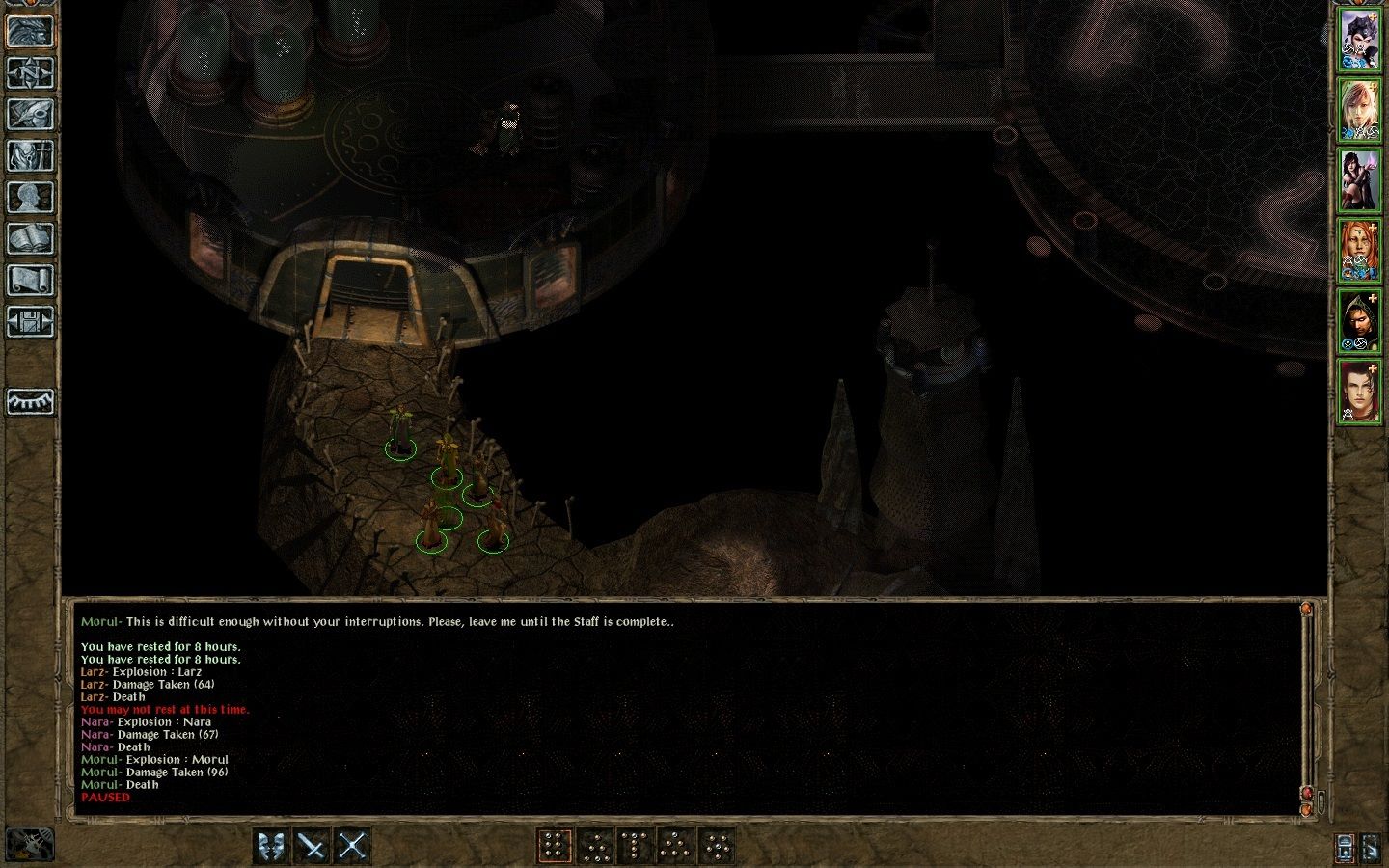Viewport: 1389px width, 868px height.
Task: Open the journal with the quill icon
Action: [x=30, y=114]
